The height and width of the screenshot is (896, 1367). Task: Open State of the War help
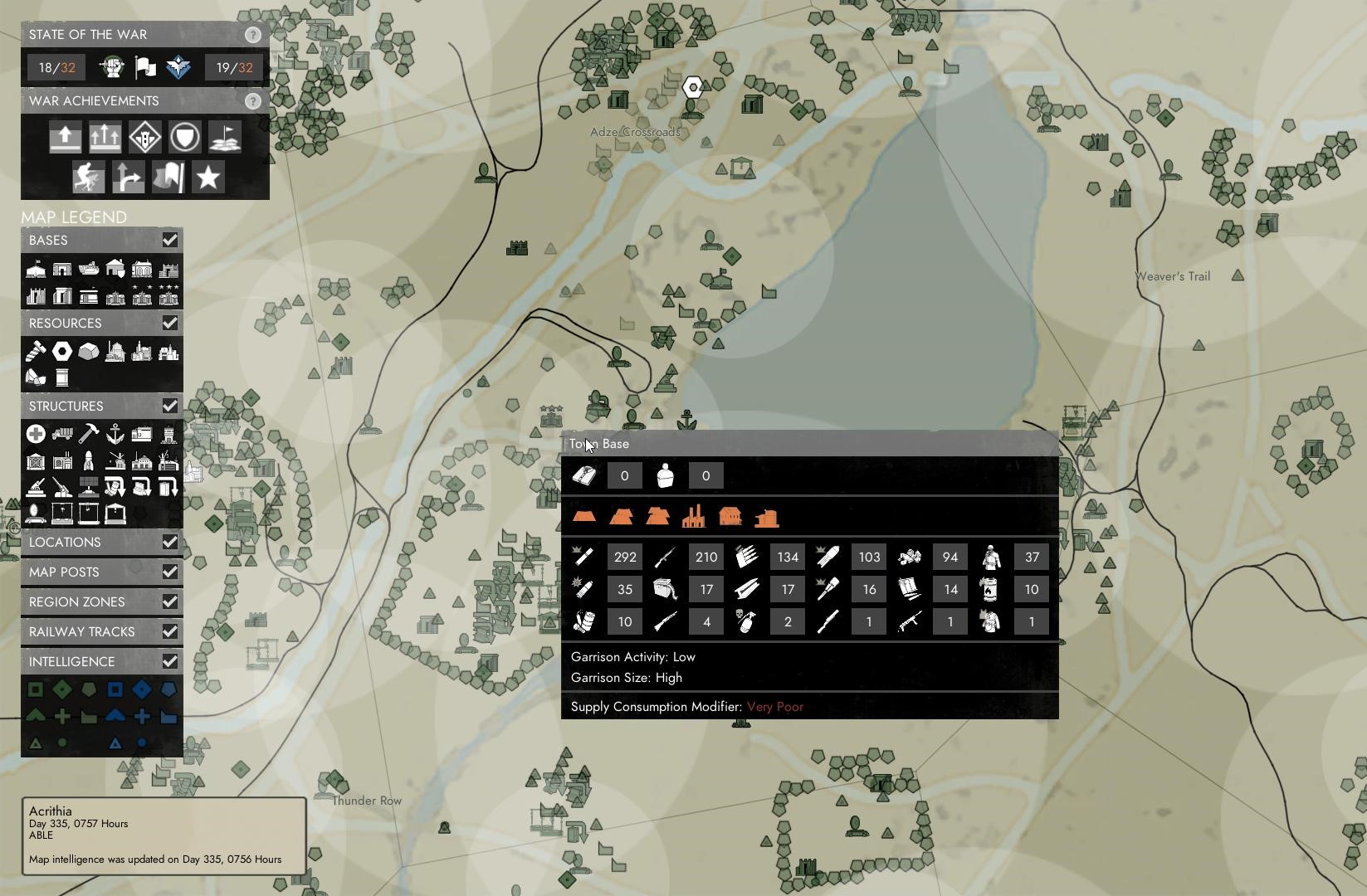coord(252,35)
